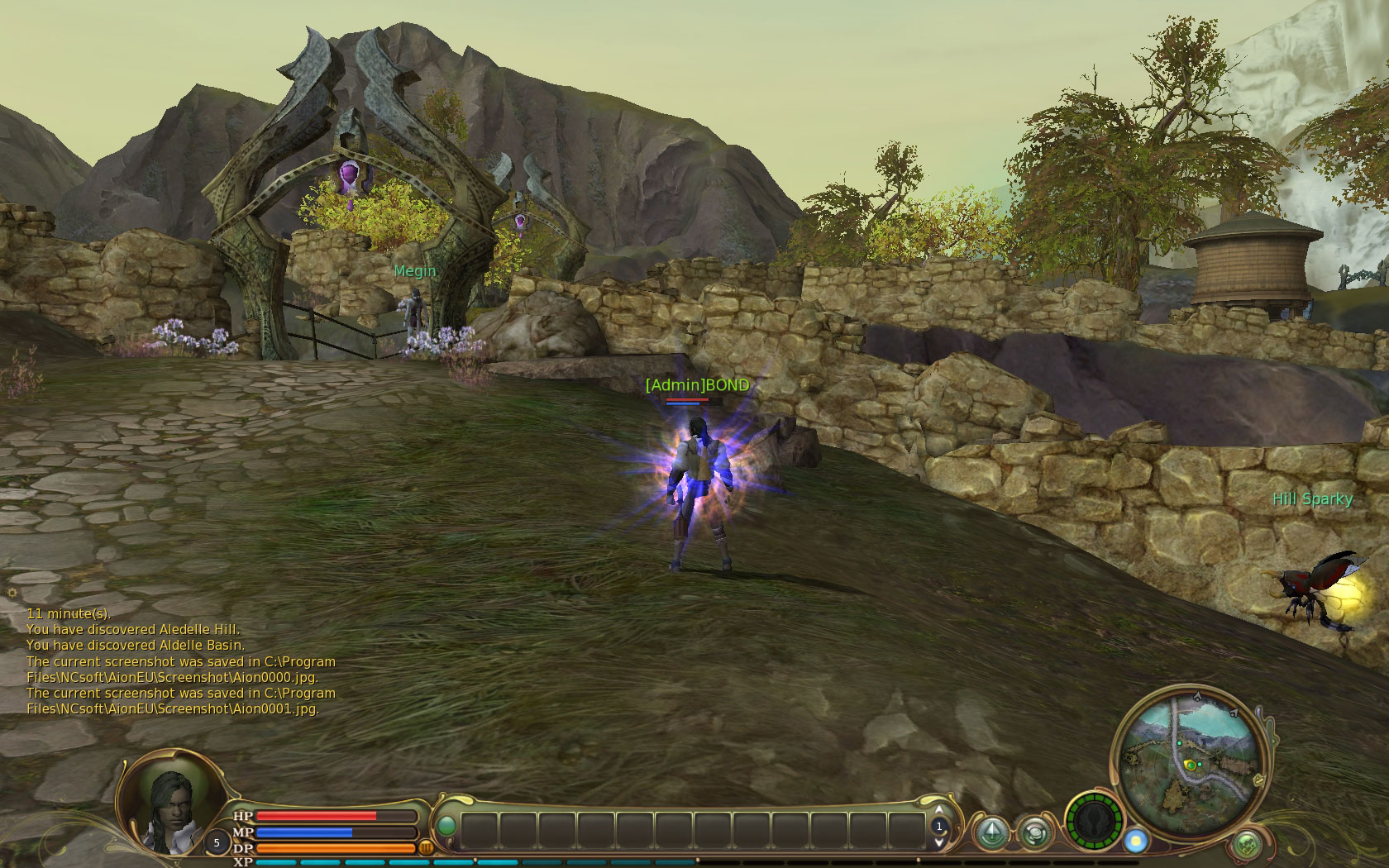
Task: Click the round stacked-coins icon button
Action: [x=1033, y=832]
